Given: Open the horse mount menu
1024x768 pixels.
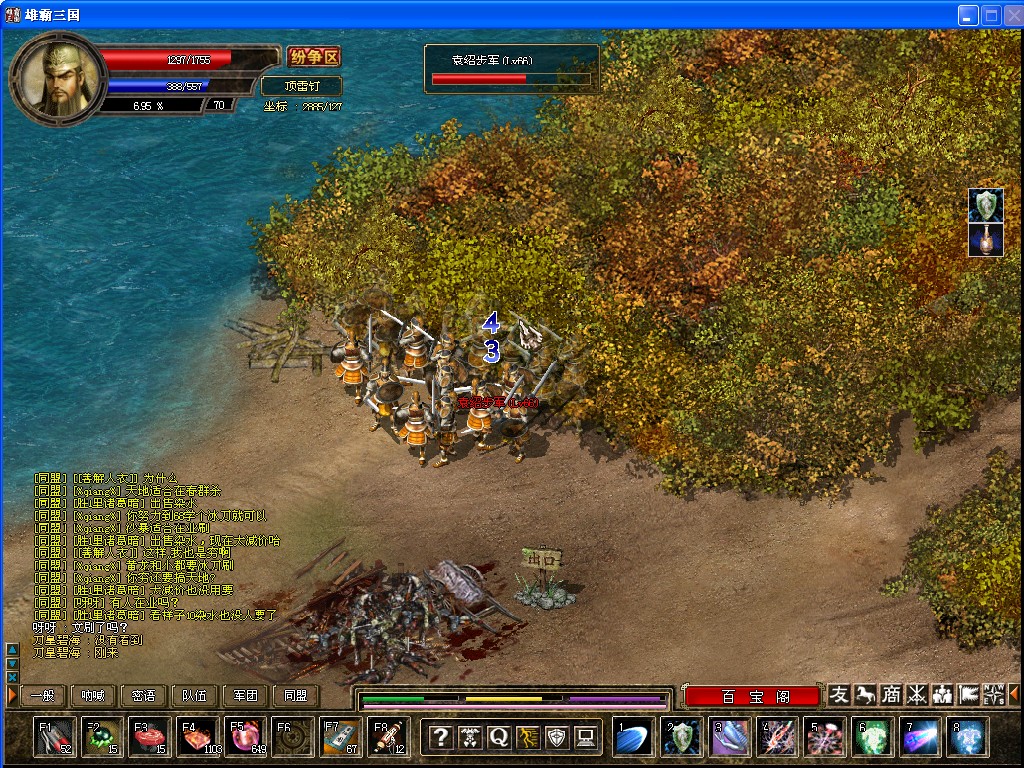Looking at the screenshot, I should [x=865, y=695].
